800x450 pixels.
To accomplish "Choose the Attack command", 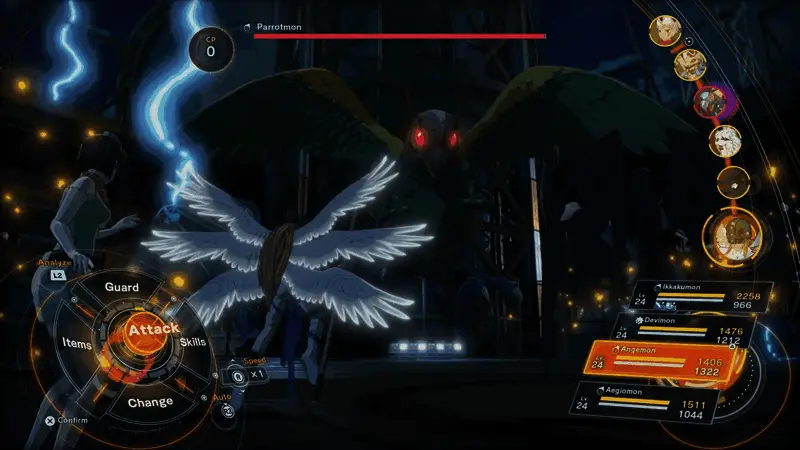I will [x=152, y=329].
